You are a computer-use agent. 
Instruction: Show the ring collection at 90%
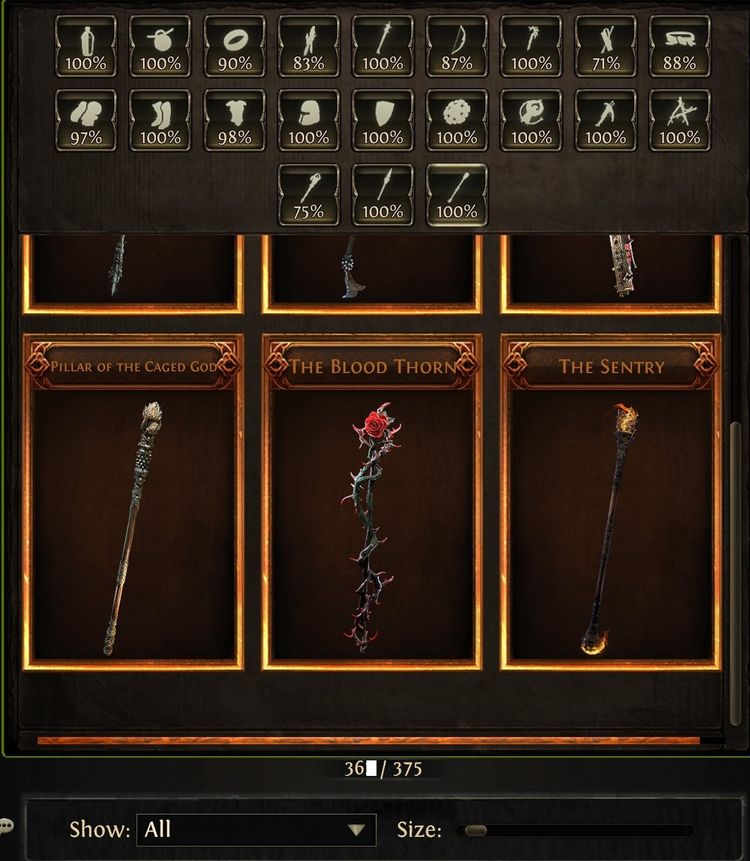click(x=234, y=45)
